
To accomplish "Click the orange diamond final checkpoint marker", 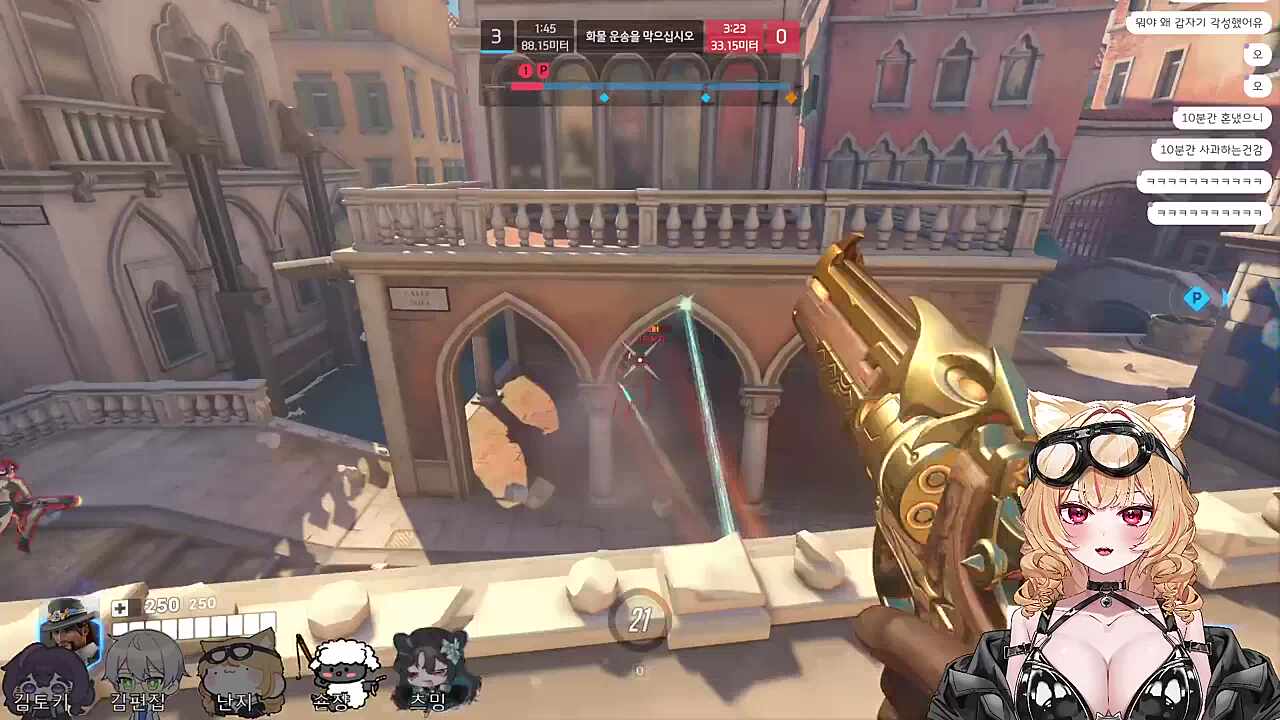I will pyautogui.click(x=791, y=98).
